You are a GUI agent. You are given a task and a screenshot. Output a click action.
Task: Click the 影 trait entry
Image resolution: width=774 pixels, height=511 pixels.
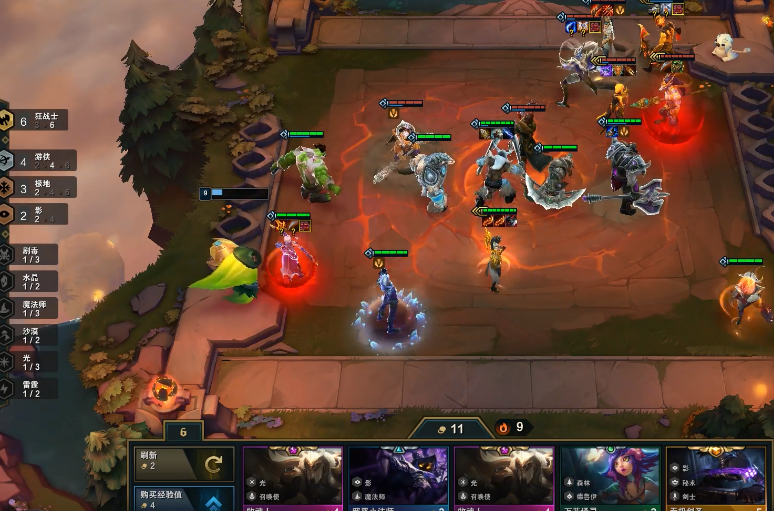point(34,214)
